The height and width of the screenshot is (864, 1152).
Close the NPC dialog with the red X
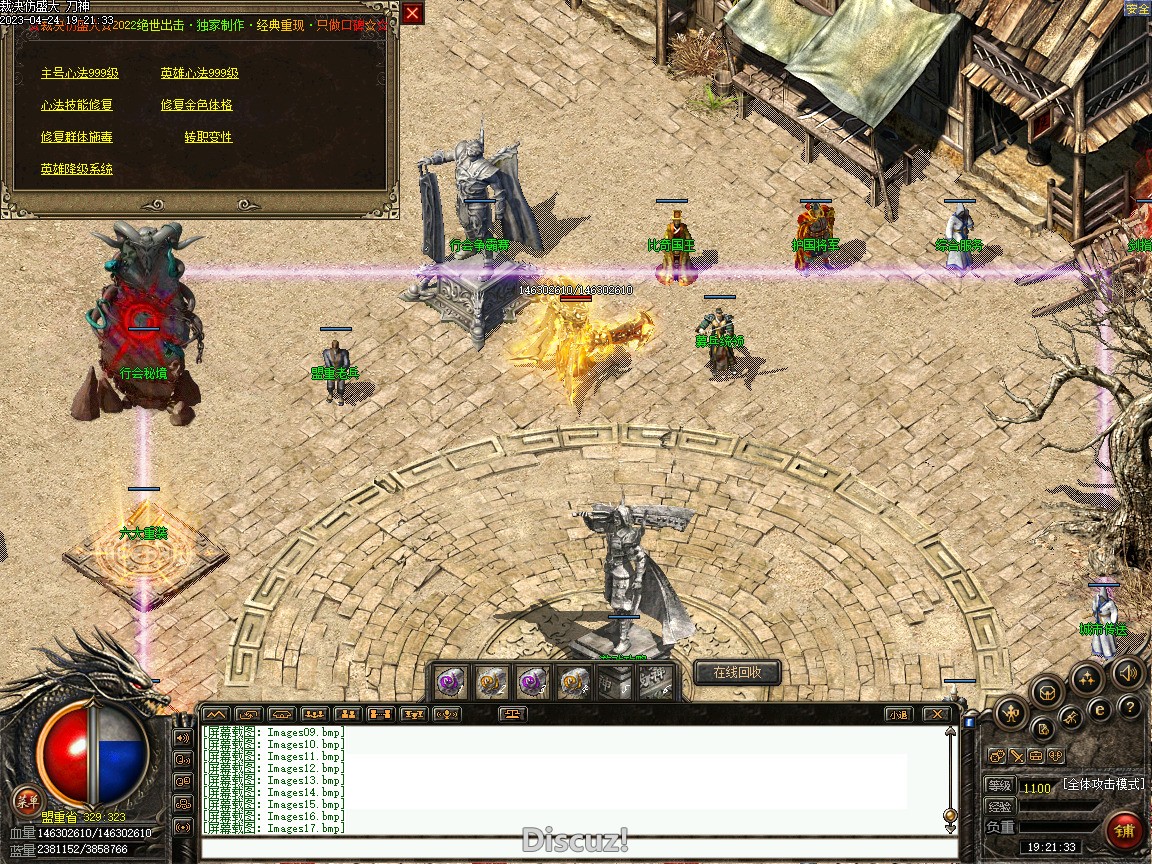click(412, 13)
